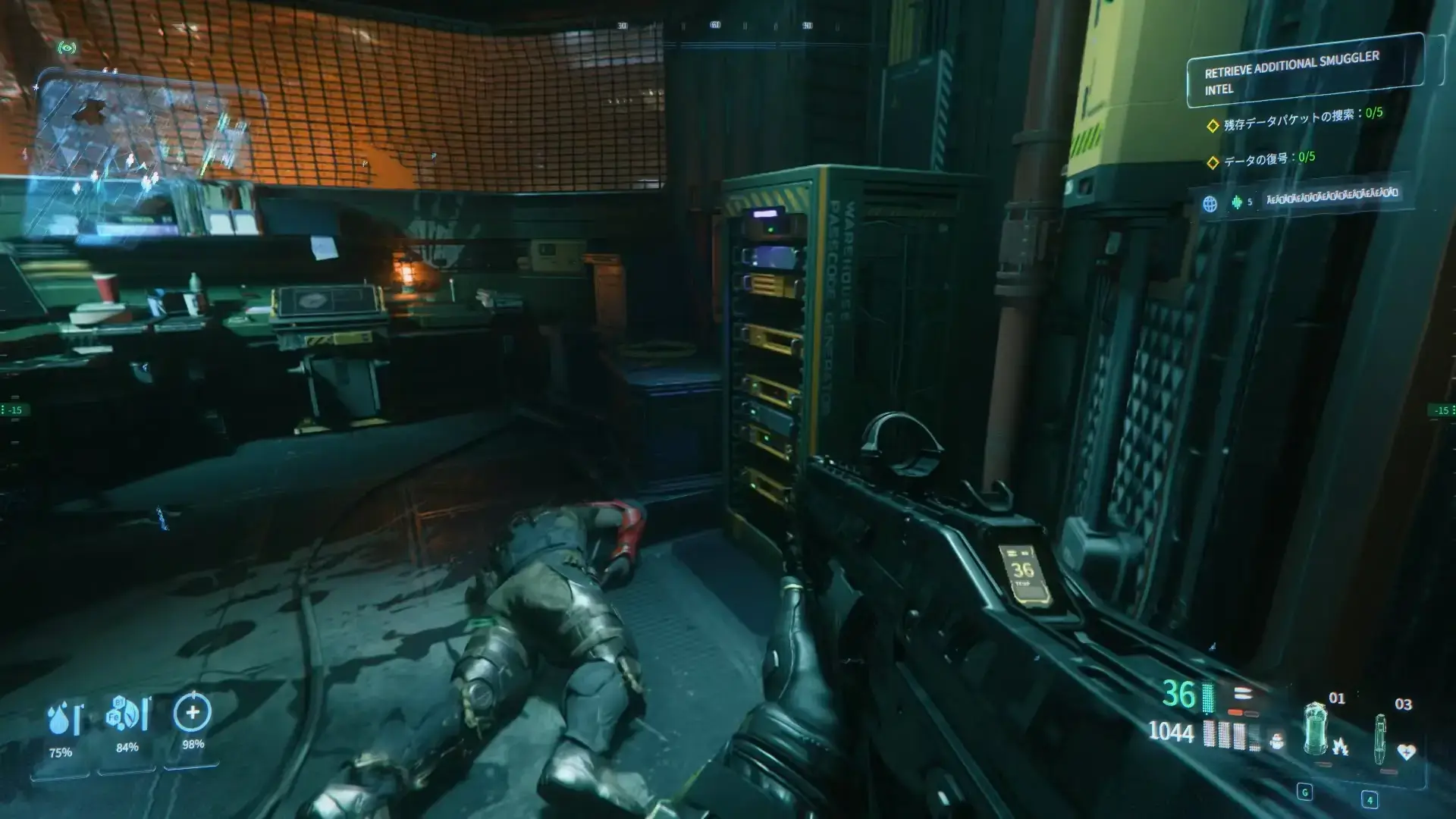Click the leaf and nutrient hunger icon

[127, 714]
